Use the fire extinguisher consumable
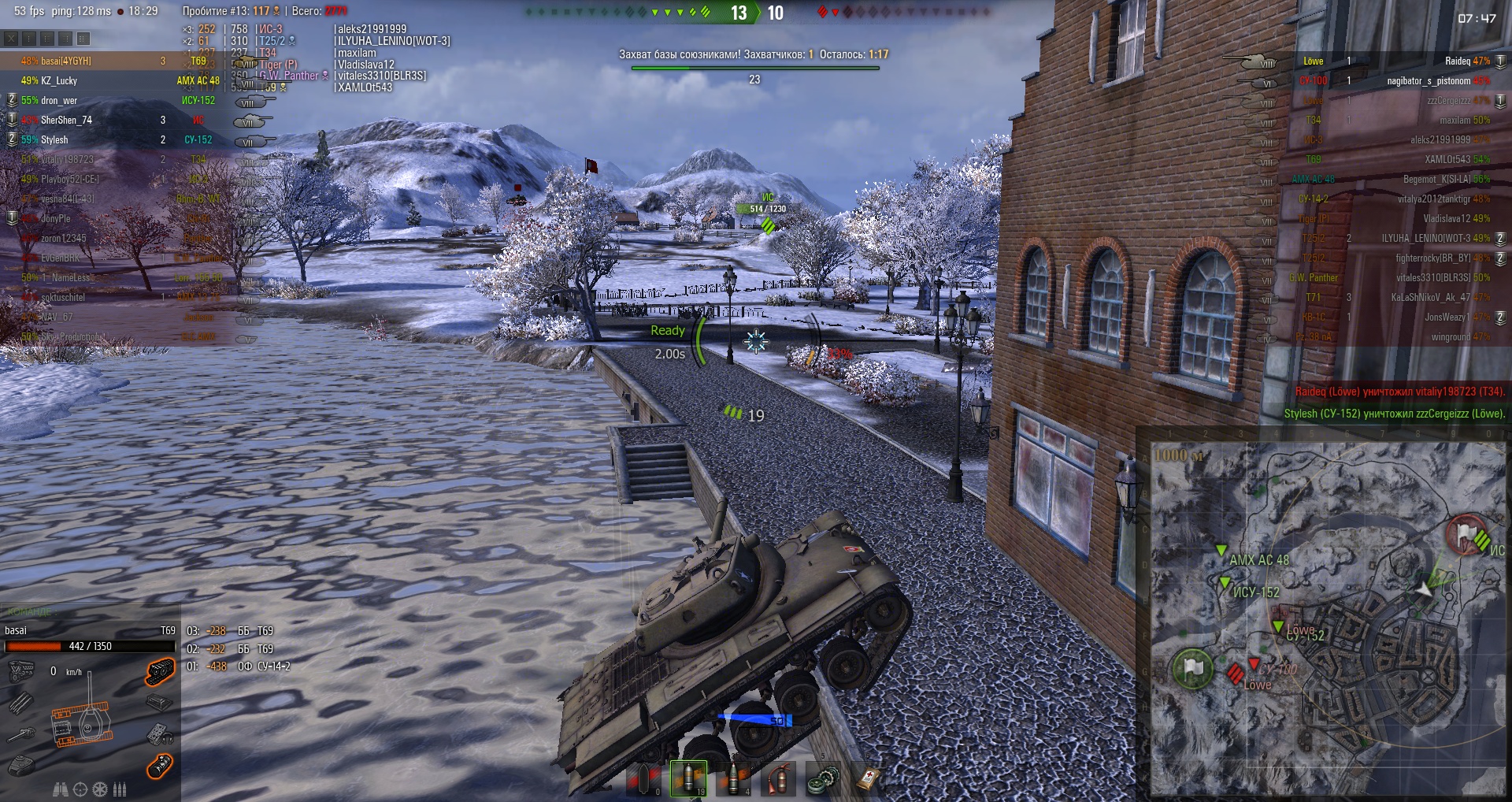The width and height of the screenshot is (1512, 802). tap(778, 778)
